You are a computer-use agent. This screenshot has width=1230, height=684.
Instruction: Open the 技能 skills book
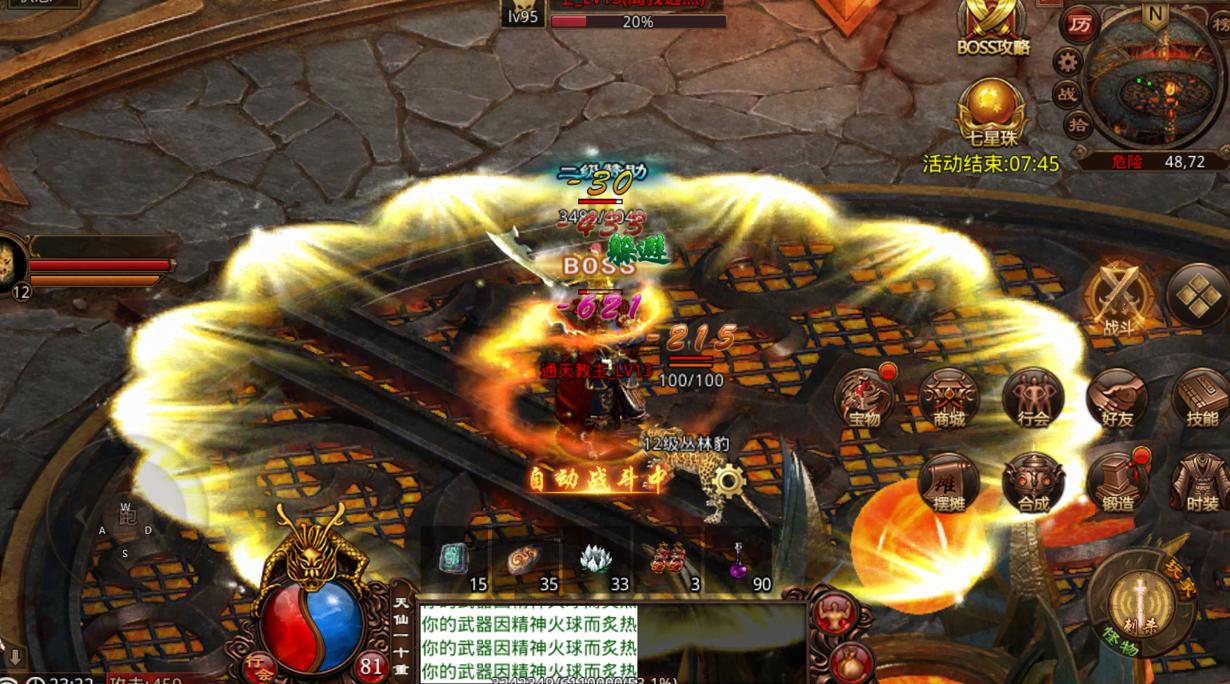pyautogui.click(x=1200, y=398)
